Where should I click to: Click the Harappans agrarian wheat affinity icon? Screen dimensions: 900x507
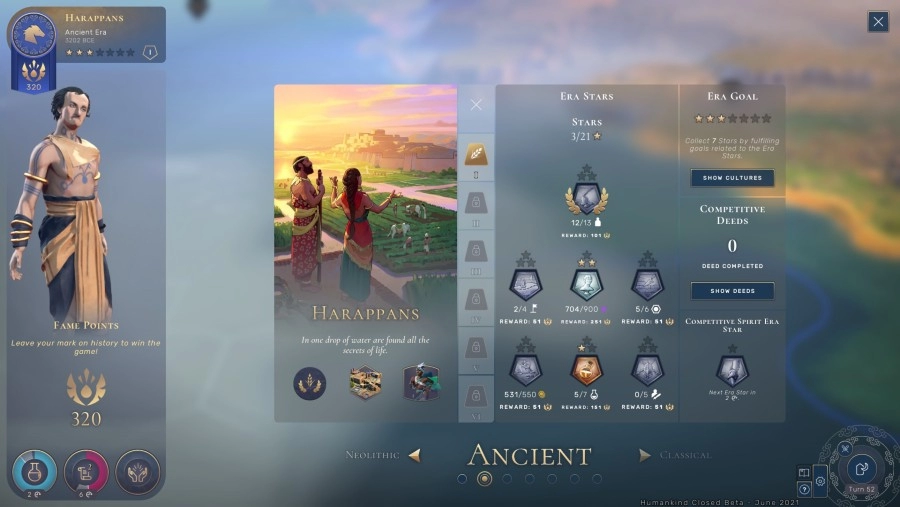(310, 383)
